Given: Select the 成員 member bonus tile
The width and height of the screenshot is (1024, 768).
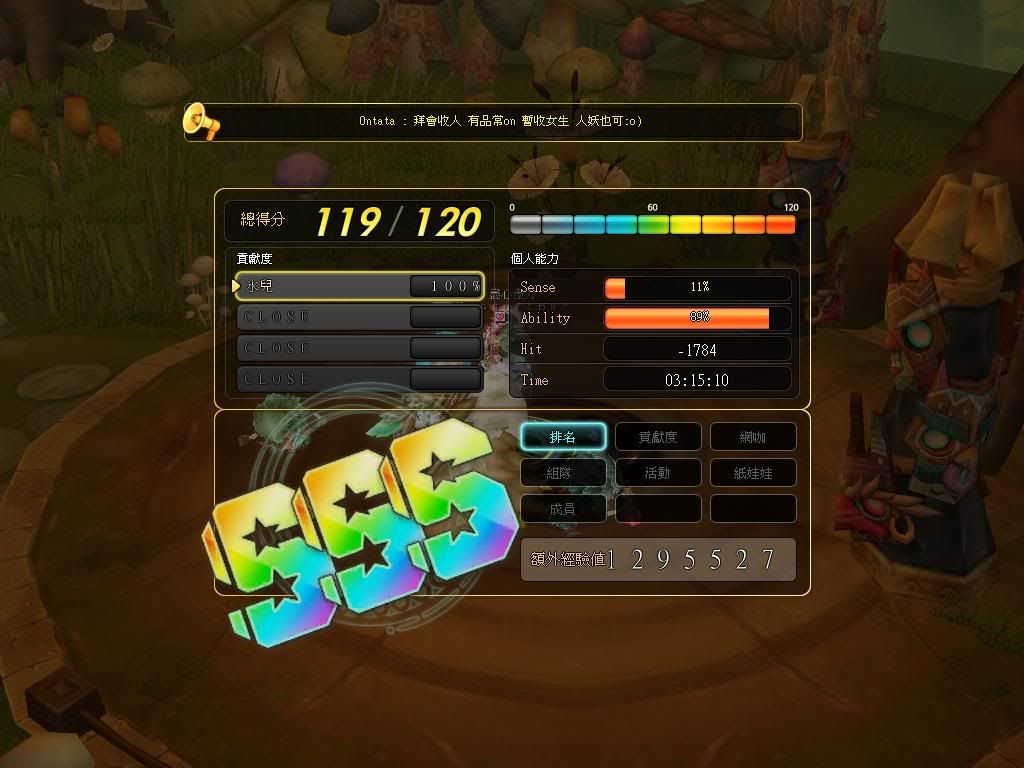Looking at the screenshot, I should pyautogui.click(x=563, y=509).
